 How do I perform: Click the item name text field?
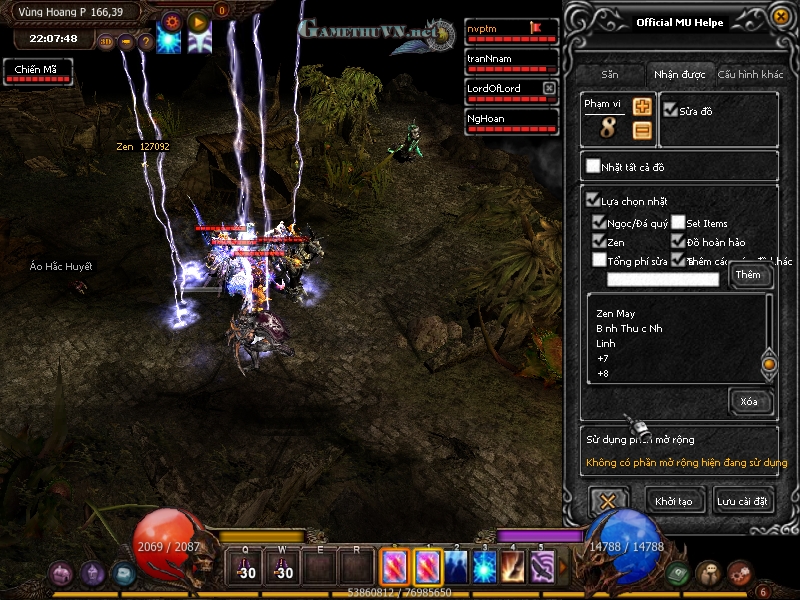[663, 279]
